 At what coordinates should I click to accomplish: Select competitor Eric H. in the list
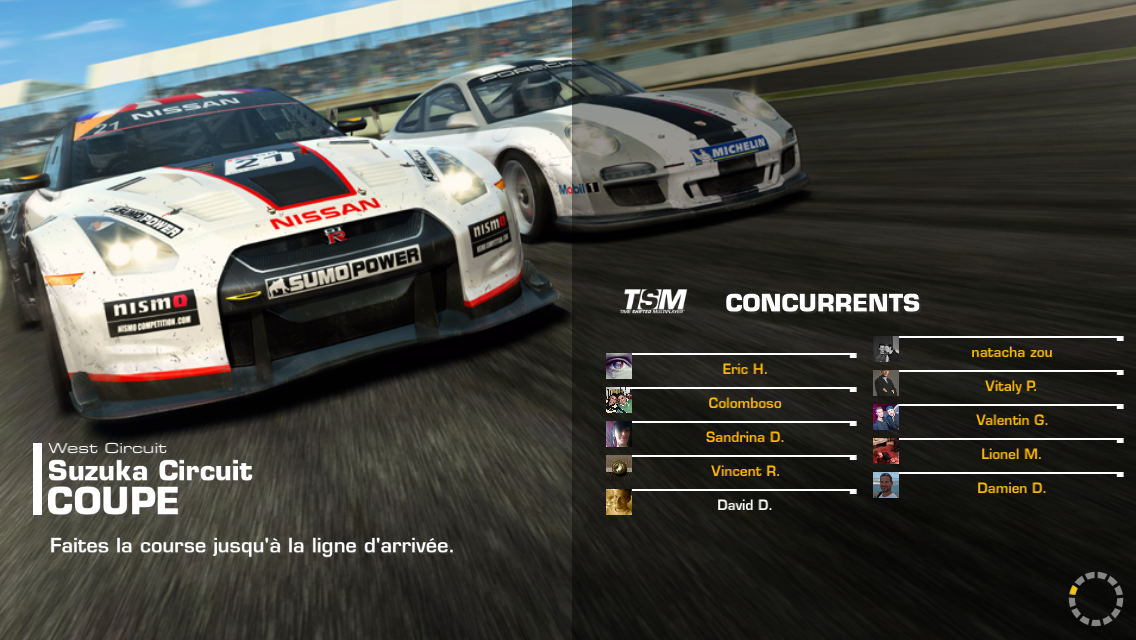pos(744,369)
